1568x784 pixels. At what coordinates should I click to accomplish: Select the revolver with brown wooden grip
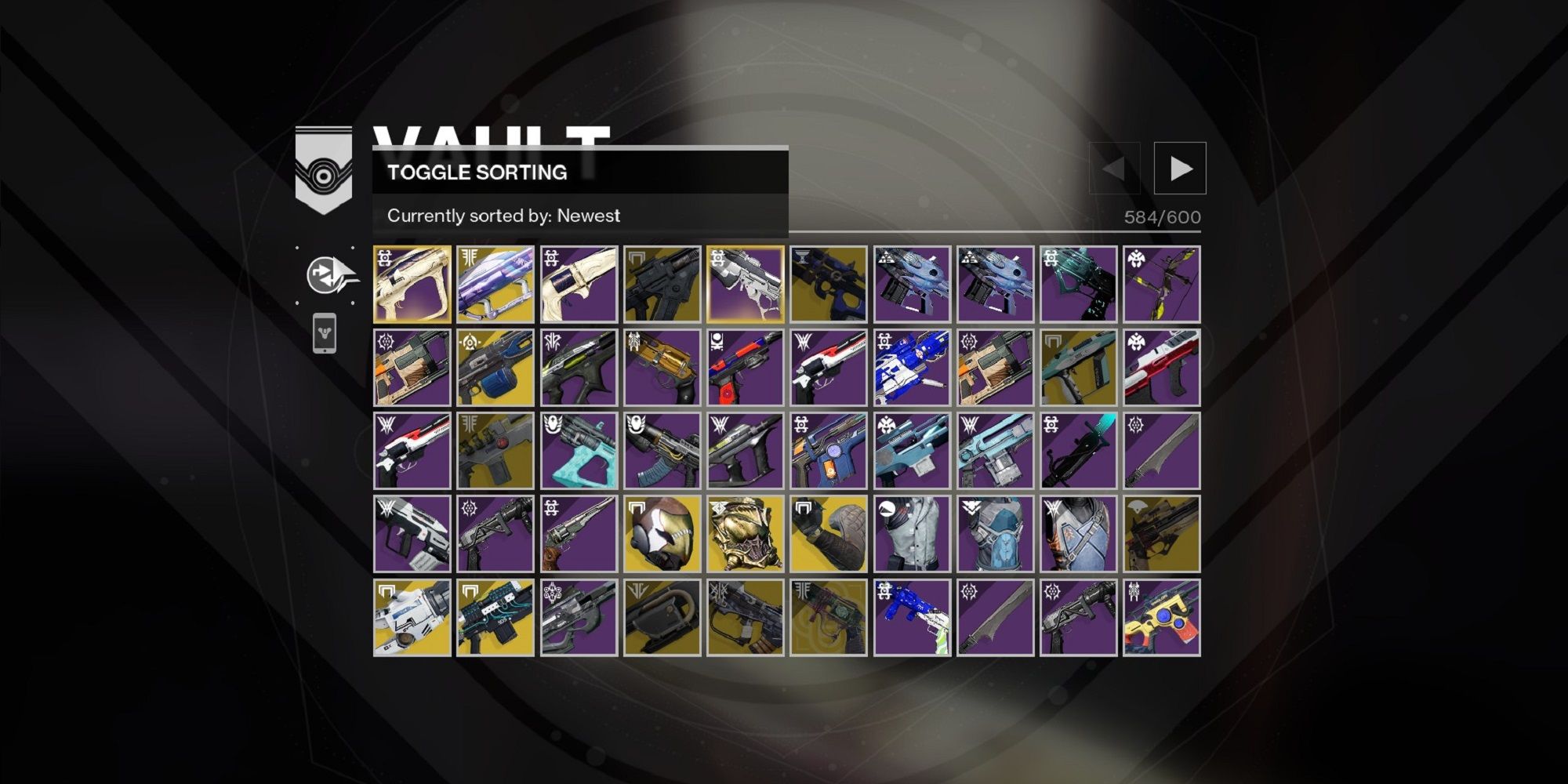[579, 534]
